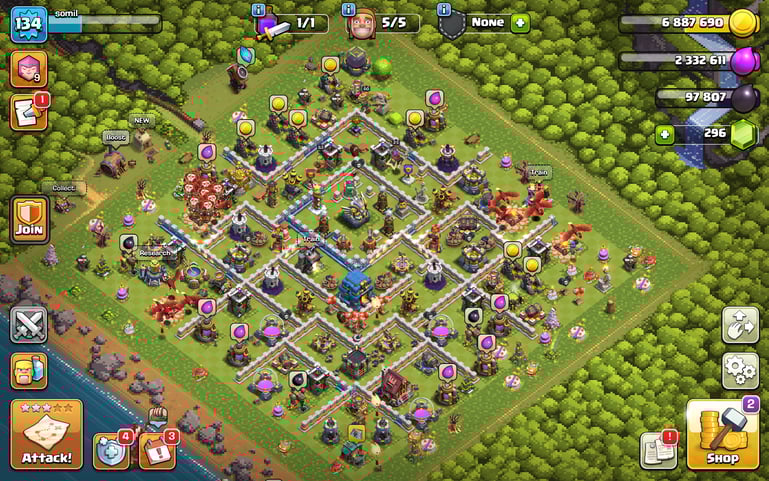The image size is (769, 481).
Task: Open the chat messages scroll icon
Action: pos(28,112)
